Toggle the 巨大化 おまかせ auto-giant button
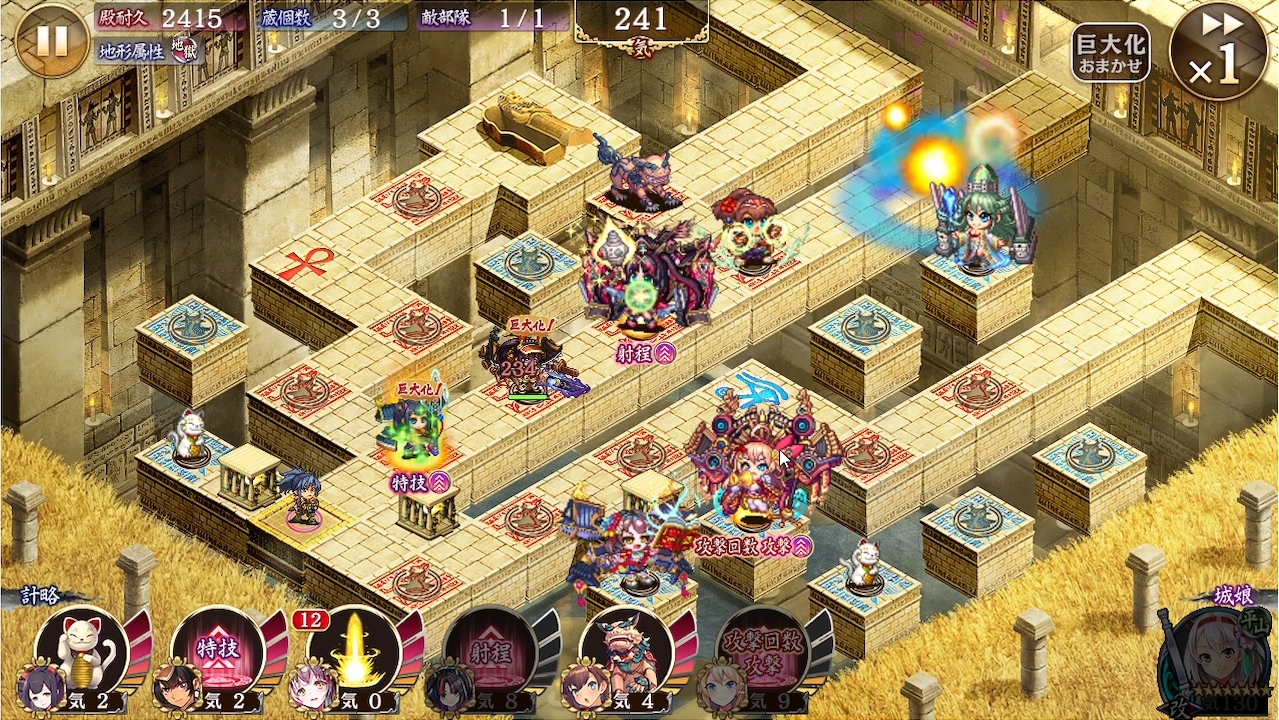The width and height of the screenshot is (1279, 720). 1110,53
